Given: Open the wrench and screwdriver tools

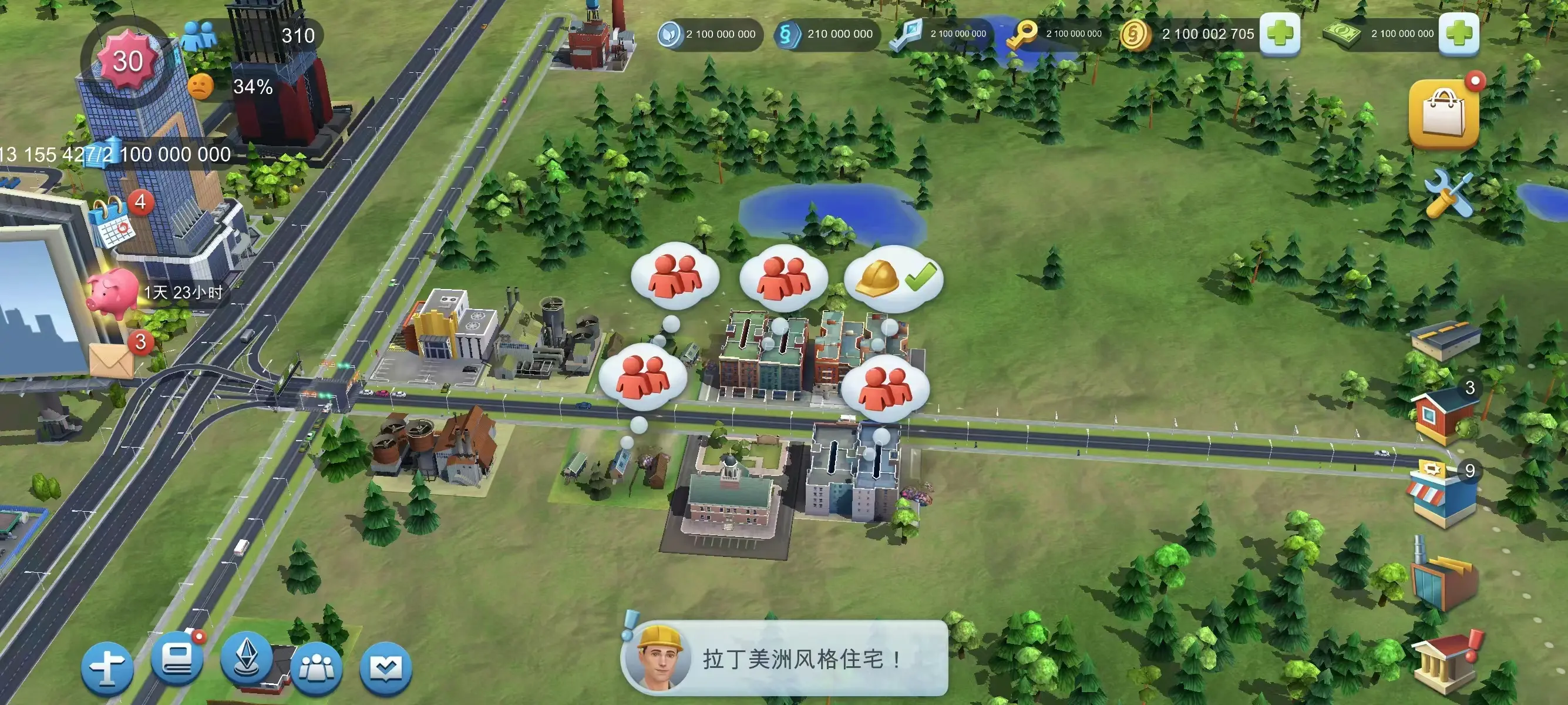Looking at the screenshot, I should click(x=1448, y=194).
